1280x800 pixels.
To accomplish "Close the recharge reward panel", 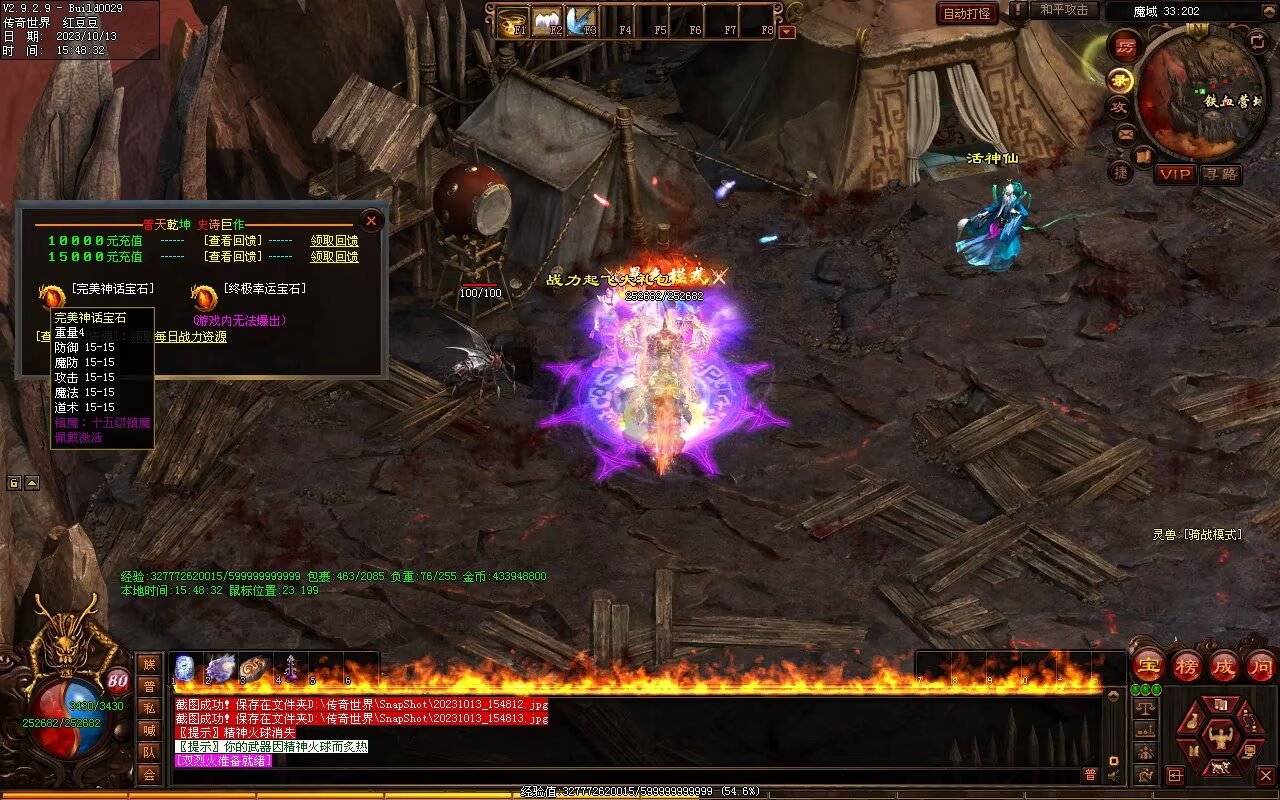I will point(371,221).
